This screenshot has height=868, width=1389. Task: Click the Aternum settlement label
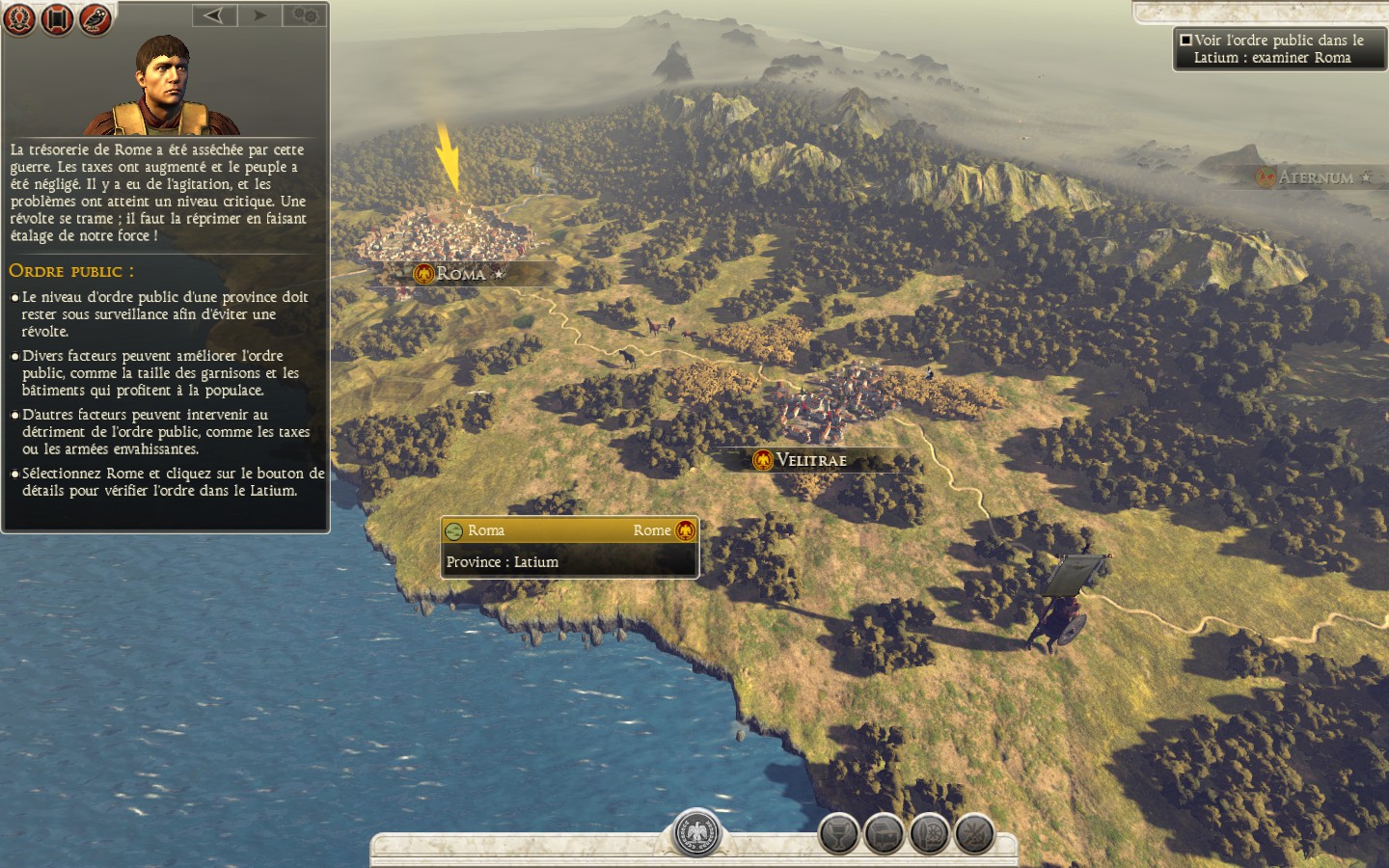(1315, 177)
